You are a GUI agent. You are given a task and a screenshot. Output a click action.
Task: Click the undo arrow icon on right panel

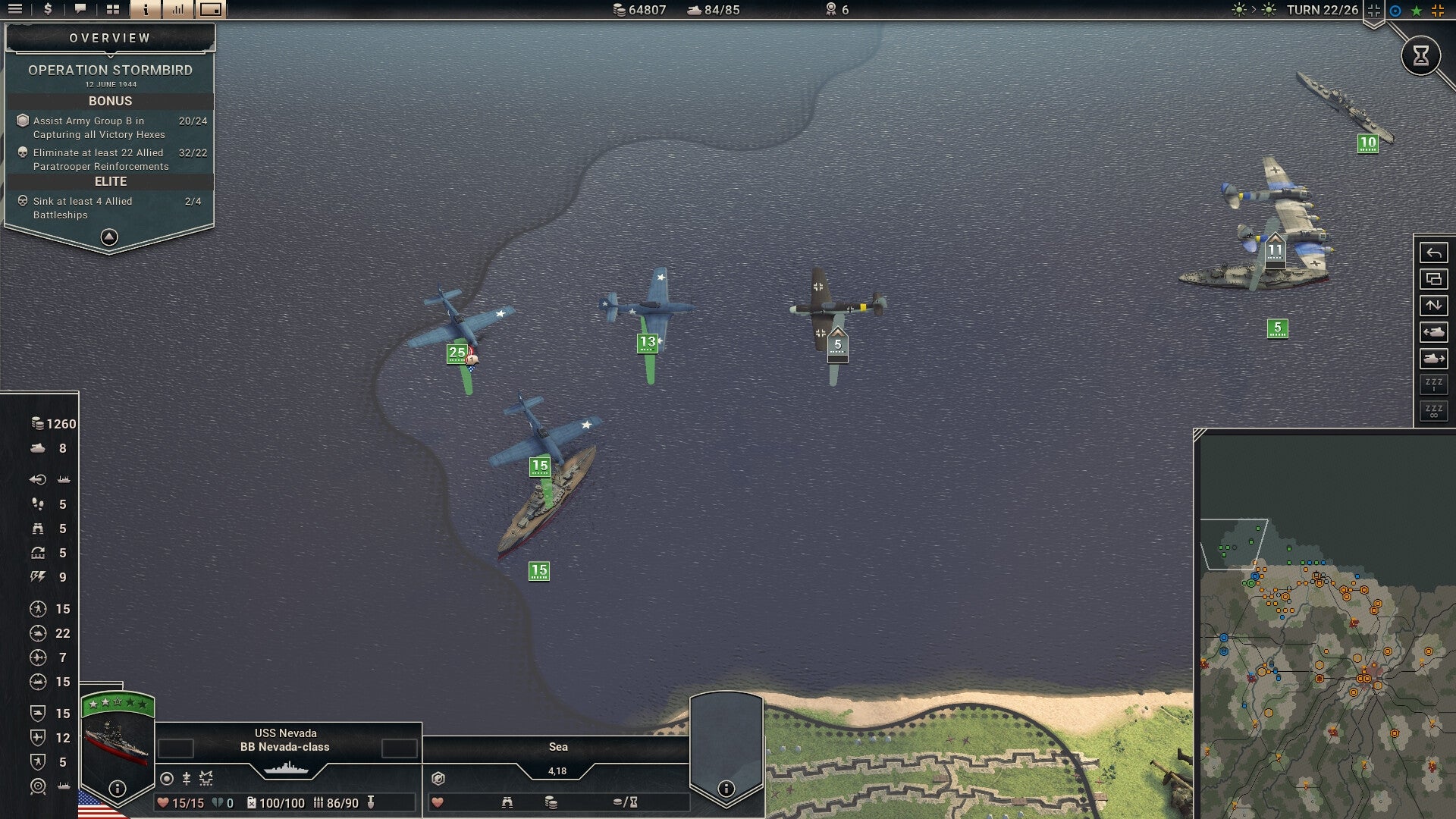point(1433,253)
